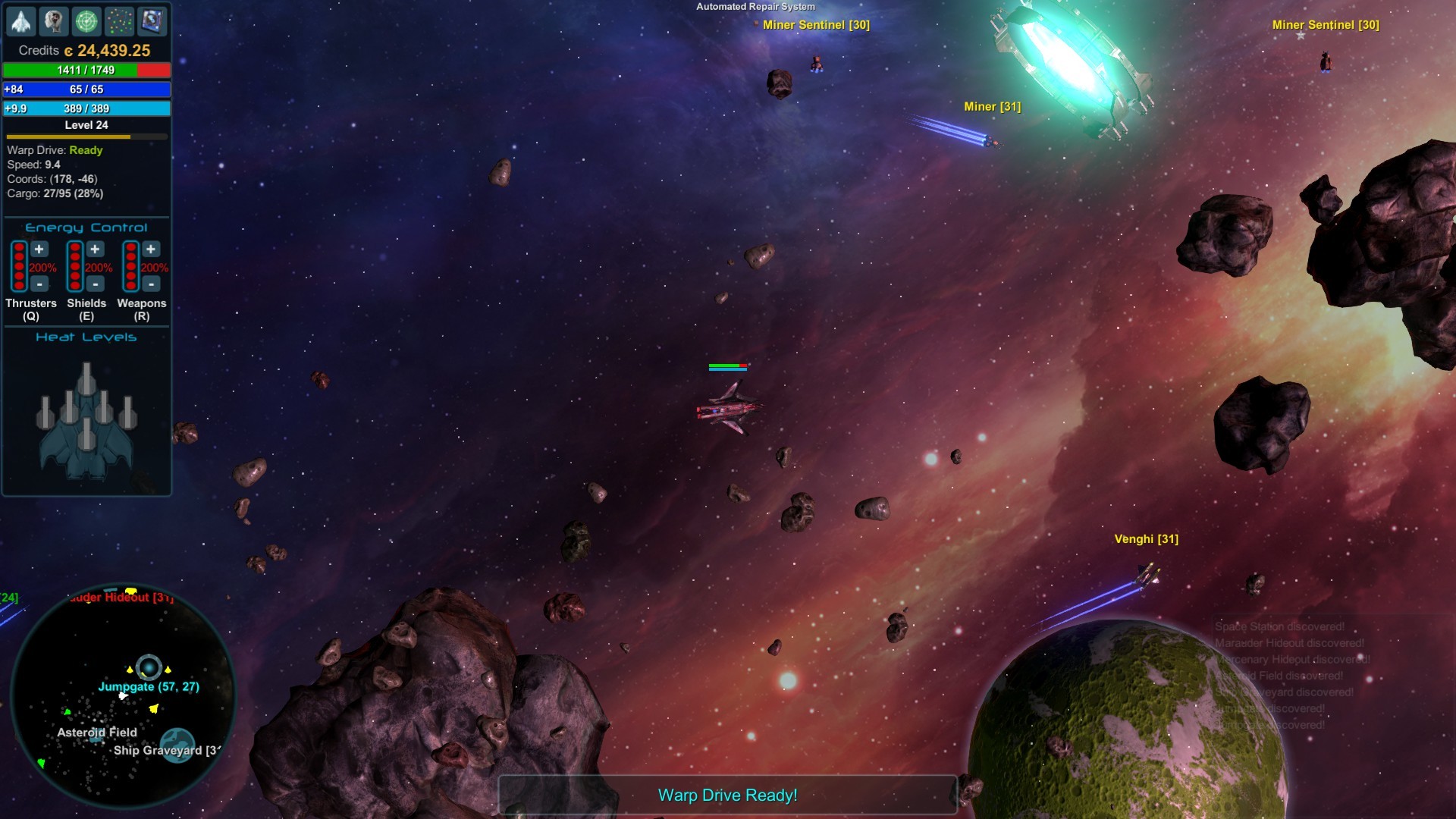Open the star map network icon

[120, 21]
